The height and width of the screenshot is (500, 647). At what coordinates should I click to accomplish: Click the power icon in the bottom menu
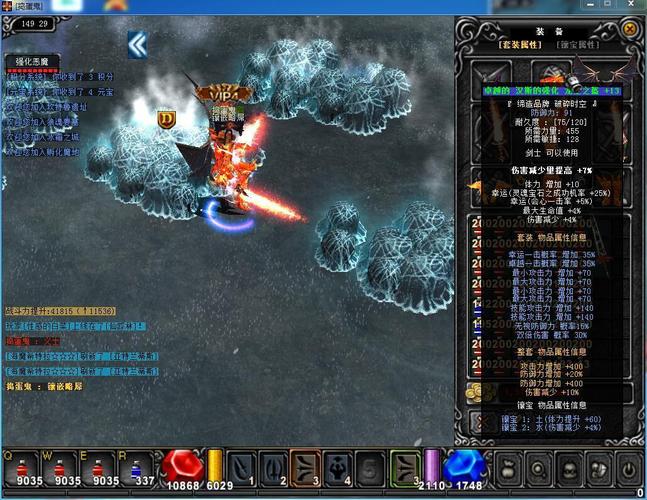pyautogui.click(x=627, y=466)
